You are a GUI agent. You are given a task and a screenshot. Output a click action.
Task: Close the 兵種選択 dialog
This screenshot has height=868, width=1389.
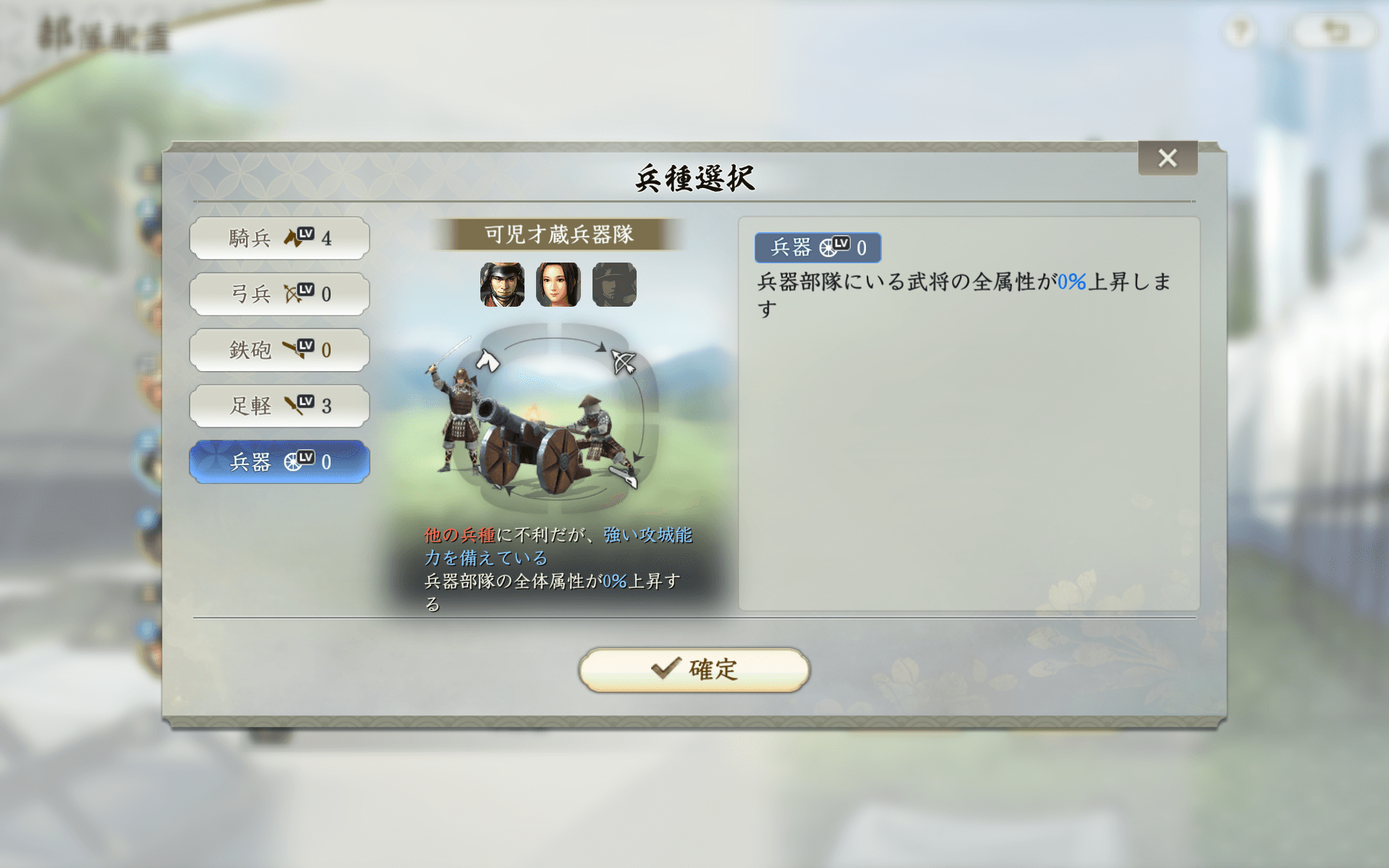pos(1168,159)
